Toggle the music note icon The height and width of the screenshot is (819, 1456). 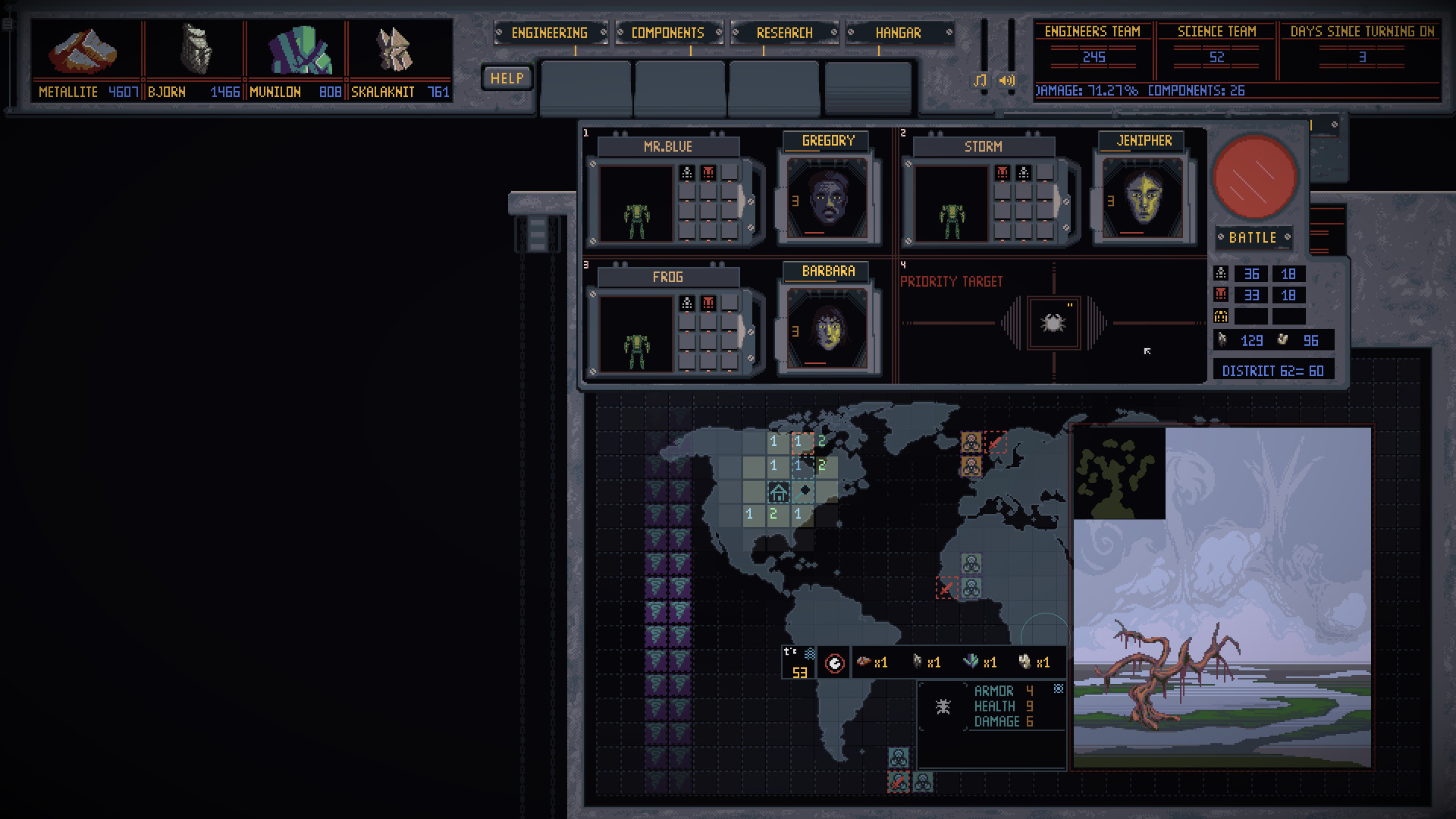tap(979, 80)
